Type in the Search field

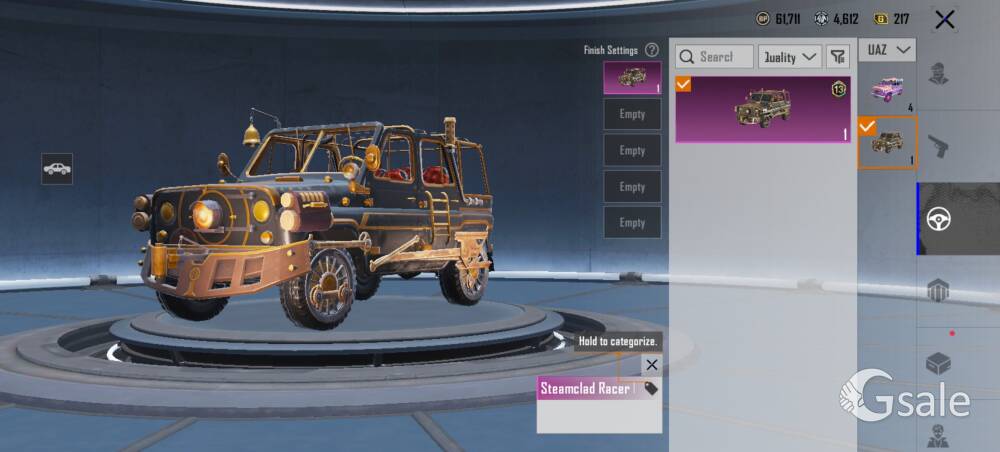pos(715,57)
